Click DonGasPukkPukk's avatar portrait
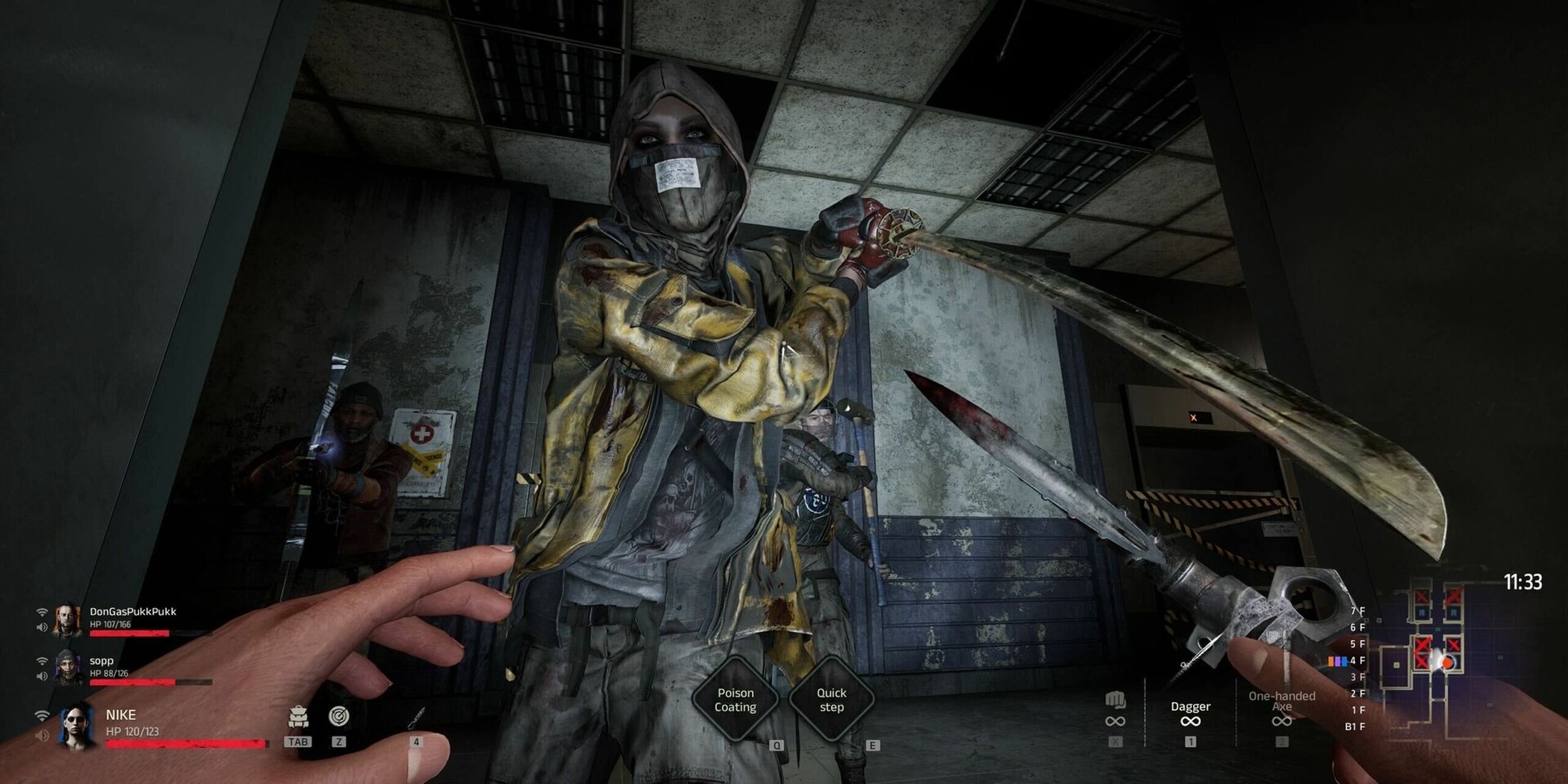This screenshot has width=1568, height=784. coord(66,621)
